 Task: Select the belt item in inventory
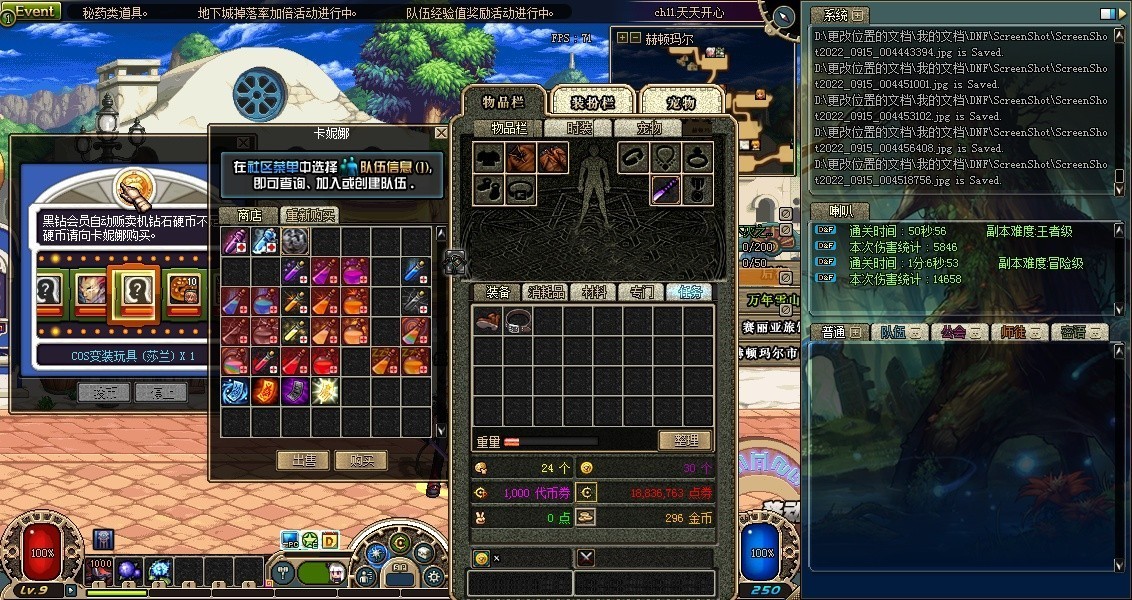pos(518,321)
